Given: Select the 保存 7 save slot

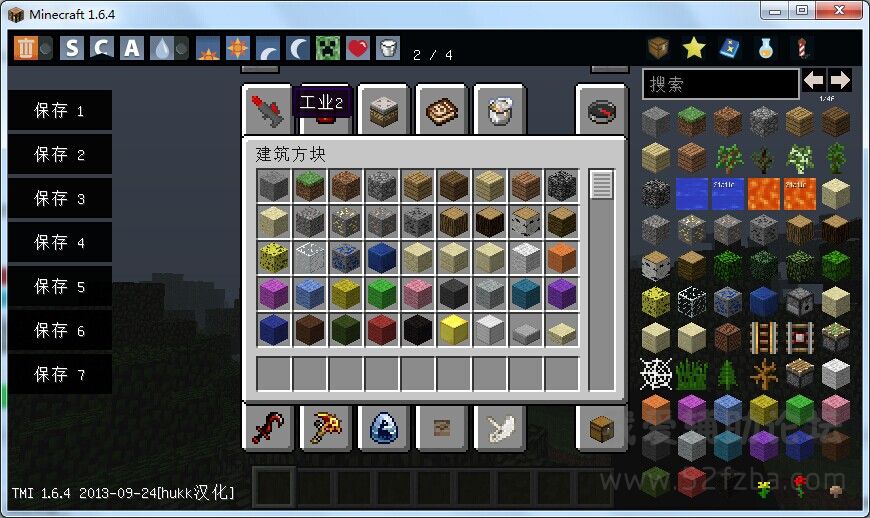Looking at the screenshot, I should (59, 375).
